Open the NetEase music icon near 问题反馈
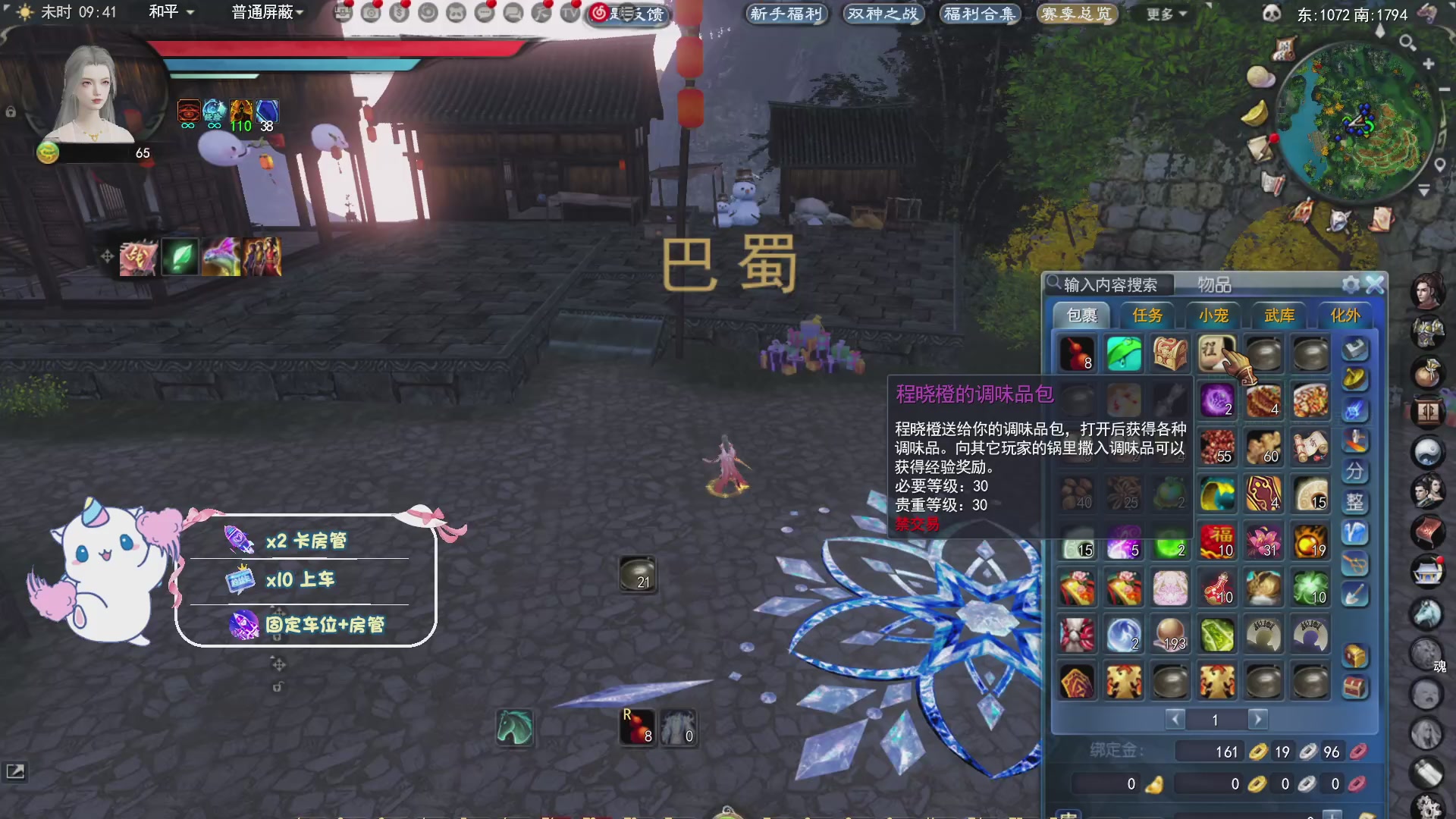Image resolution: width=1456 pixels, height=819 pixels. 599,13
